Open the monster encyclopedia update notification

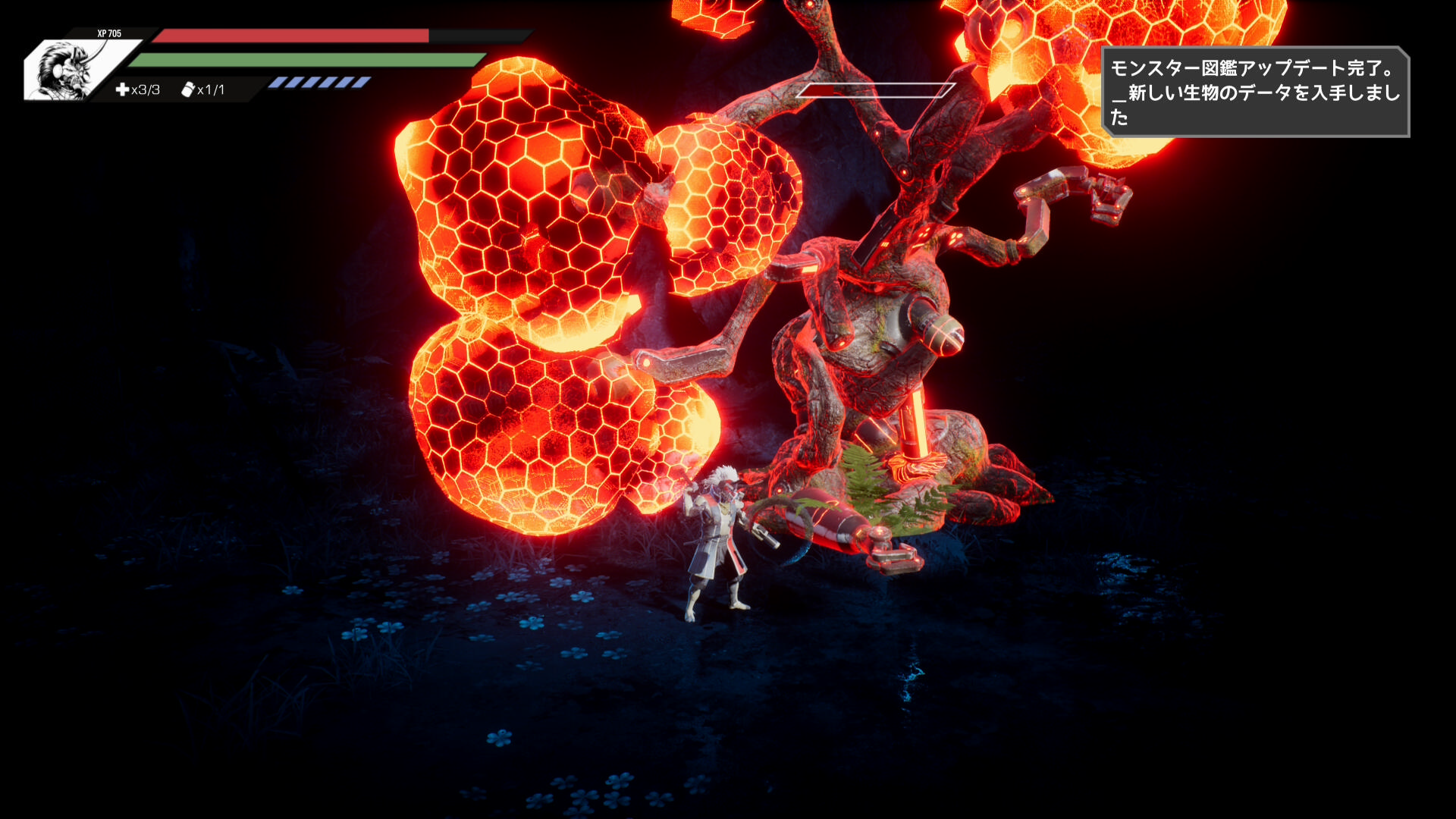coord(1255,93)
